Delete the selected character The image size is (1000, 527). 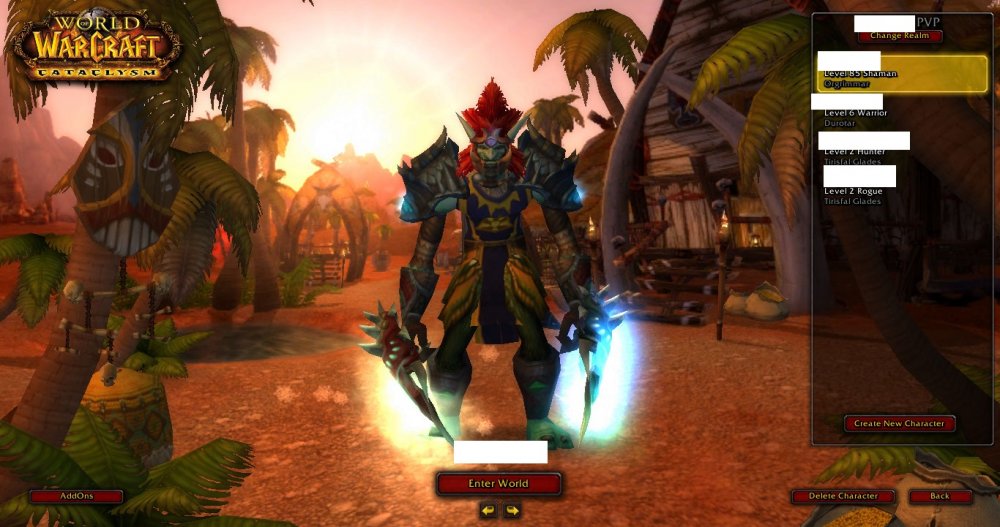843,496
